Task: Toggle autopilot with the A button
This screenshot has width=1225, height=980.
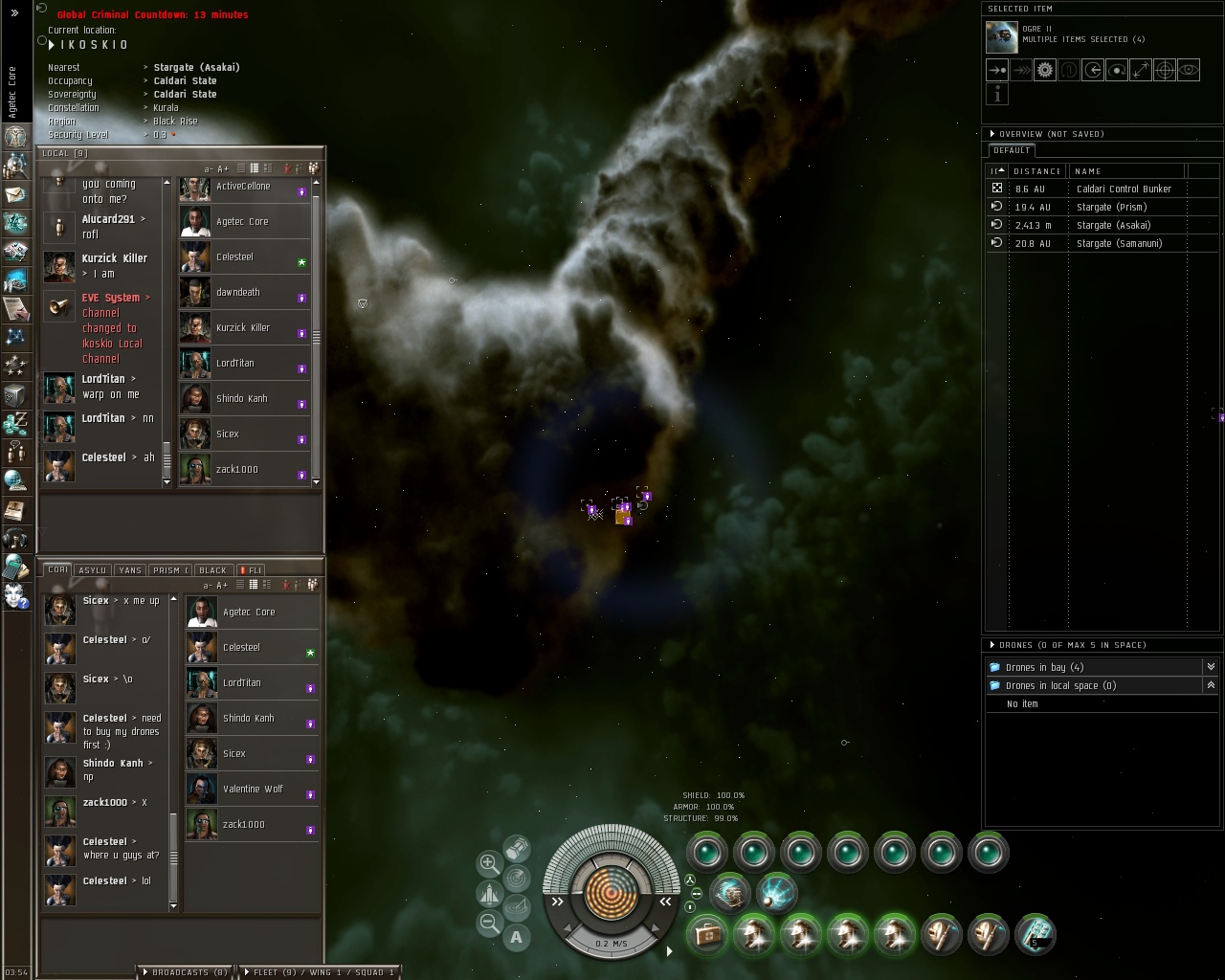Action: [517, 938]
